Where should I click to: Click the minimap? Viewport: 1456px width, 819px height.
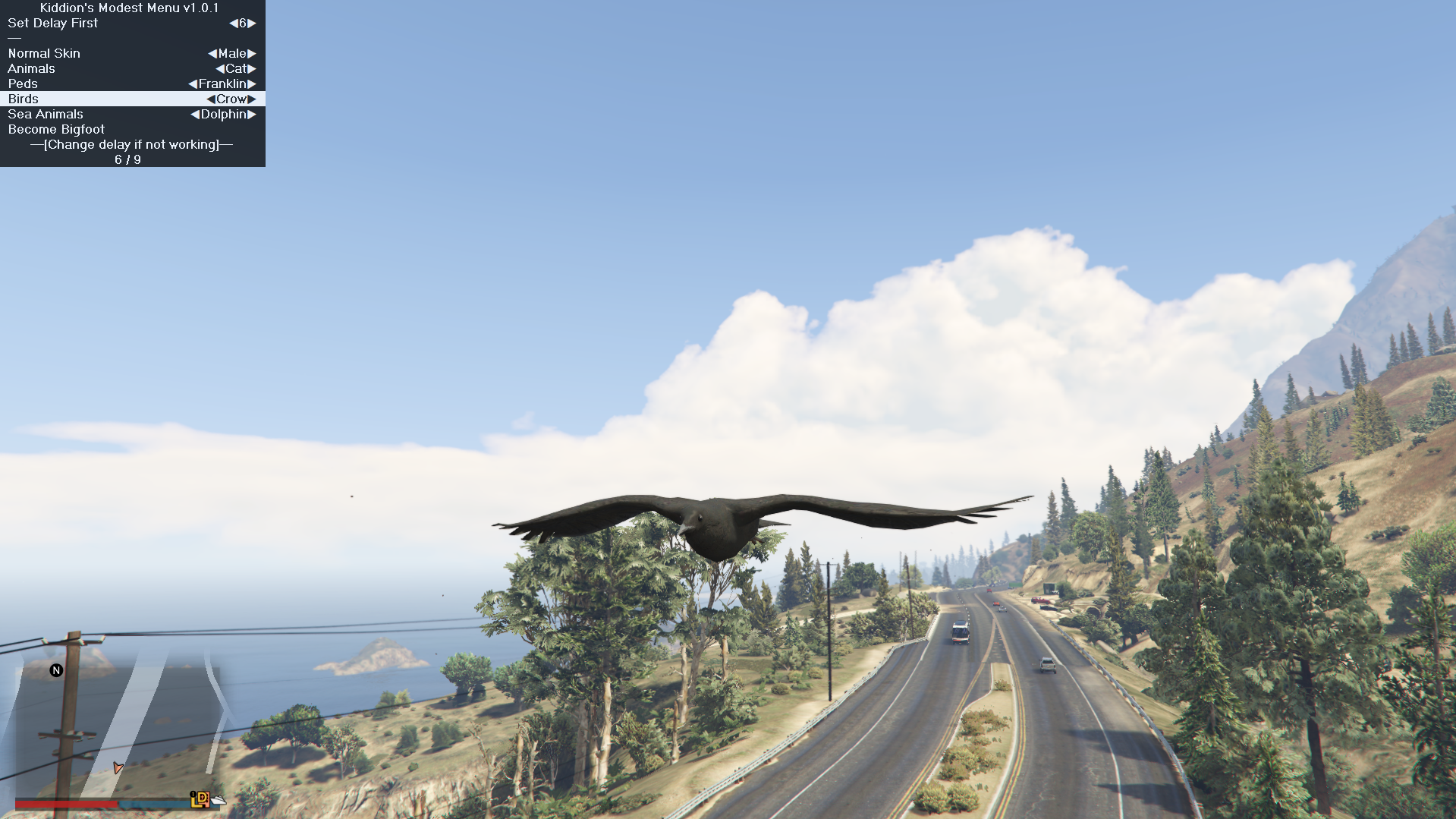point(121,729)
